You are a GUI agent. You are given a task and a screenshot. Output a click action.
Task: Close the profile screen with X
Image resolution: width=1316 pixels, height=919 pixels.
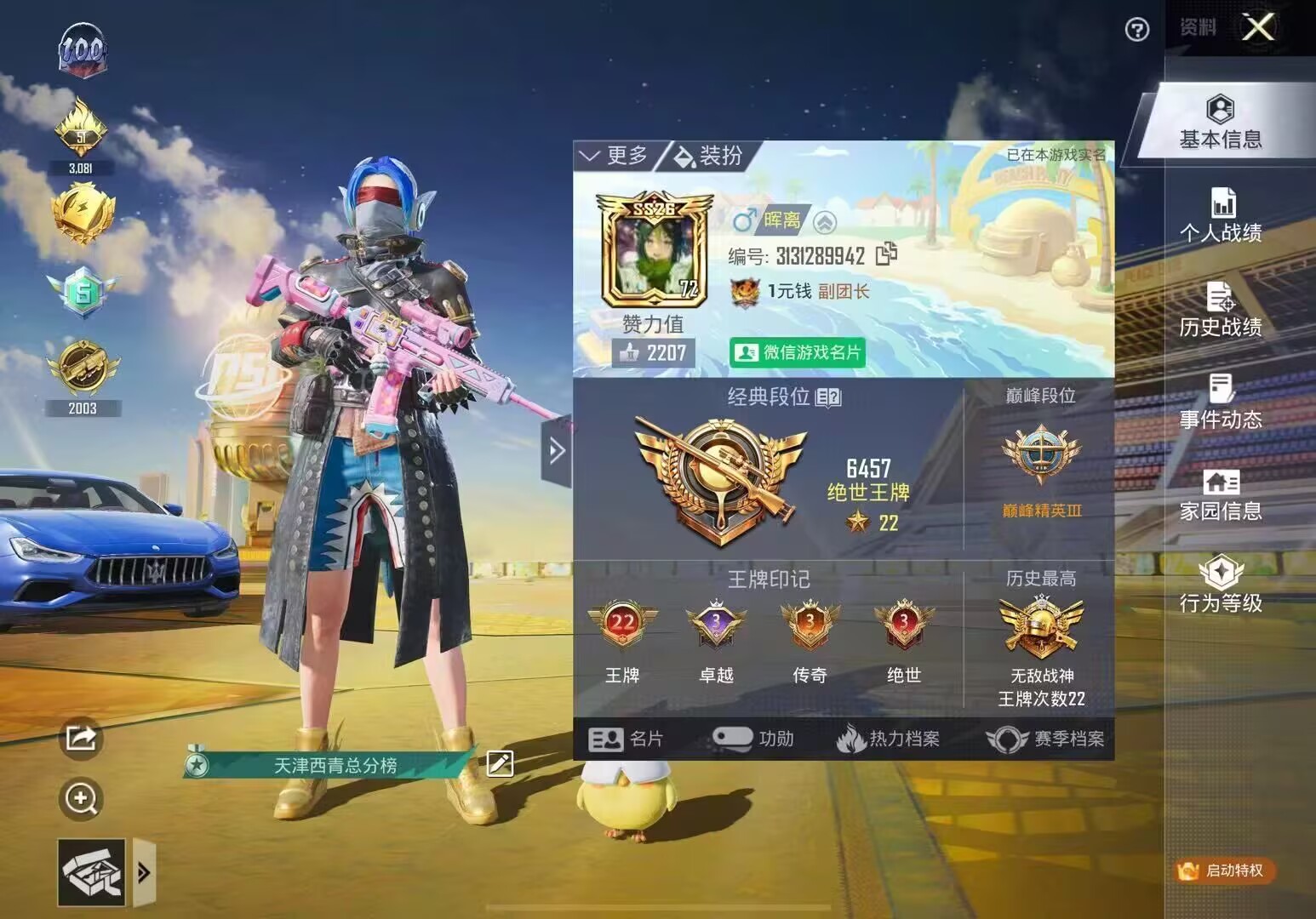coord(1258,28)
